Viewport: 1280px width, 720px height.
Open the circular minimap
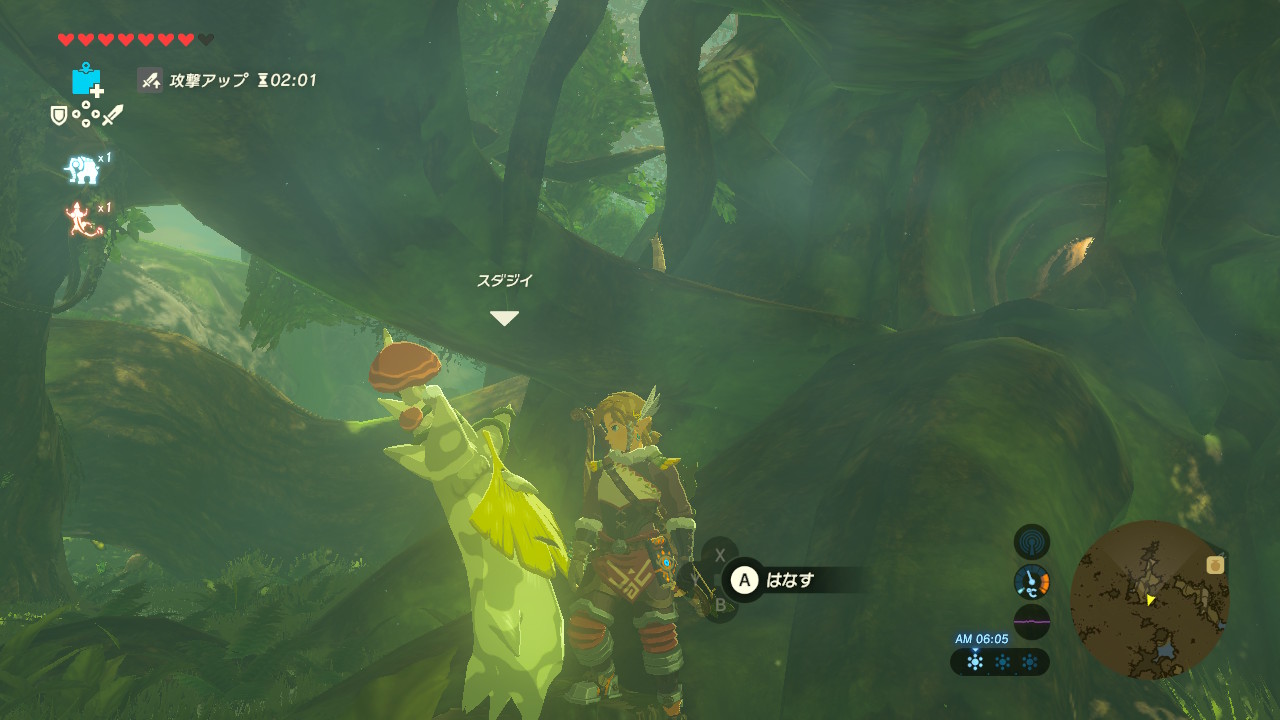[x=1149, y=599]
